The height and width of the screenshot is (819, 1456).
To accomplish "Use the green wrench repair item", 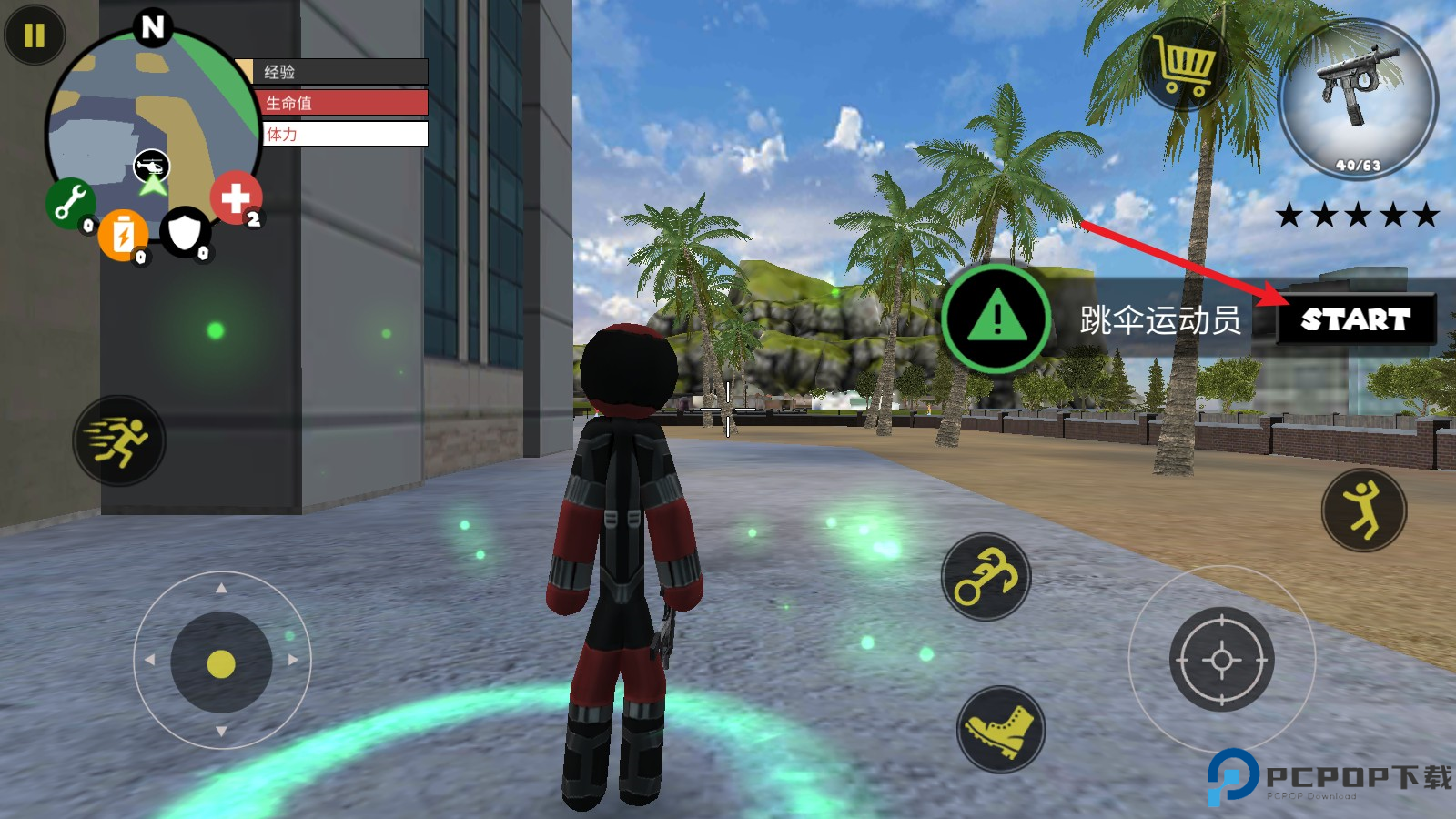I will (69, 202).
